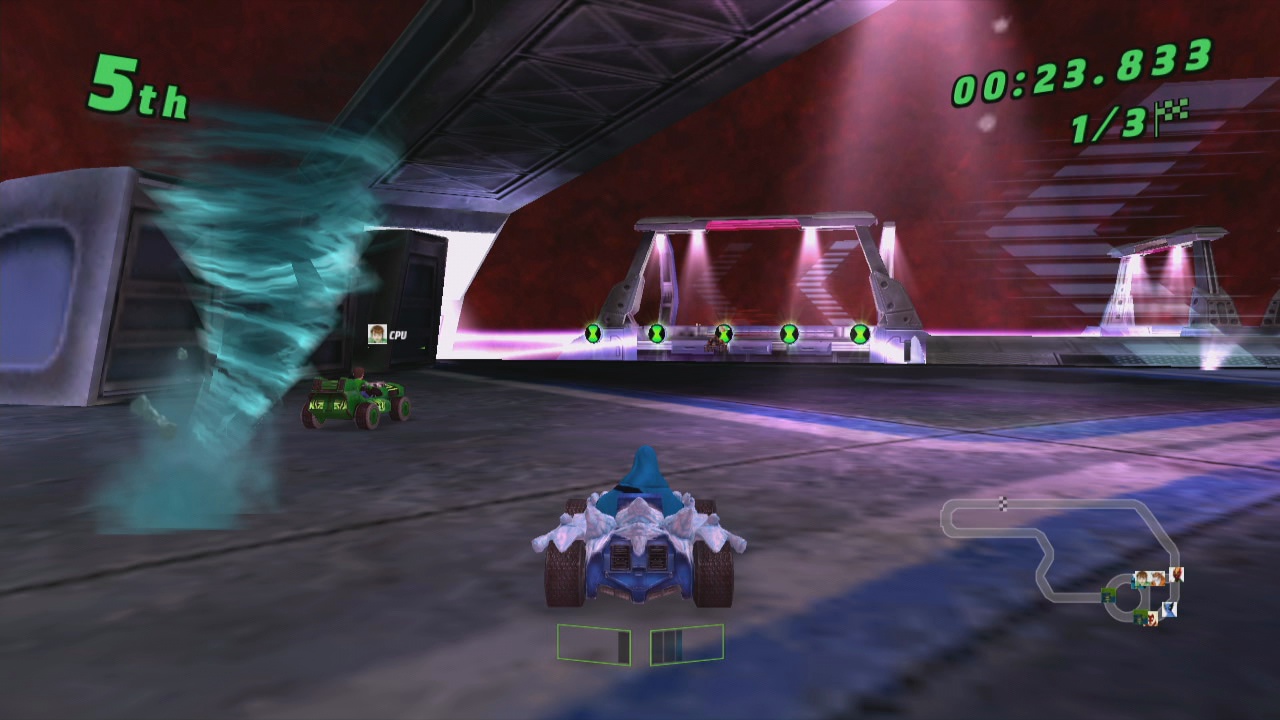The image size is (1280, 720).
Task: Select the fiery racer portrait on the minimap
Action: click(1176, 575)
